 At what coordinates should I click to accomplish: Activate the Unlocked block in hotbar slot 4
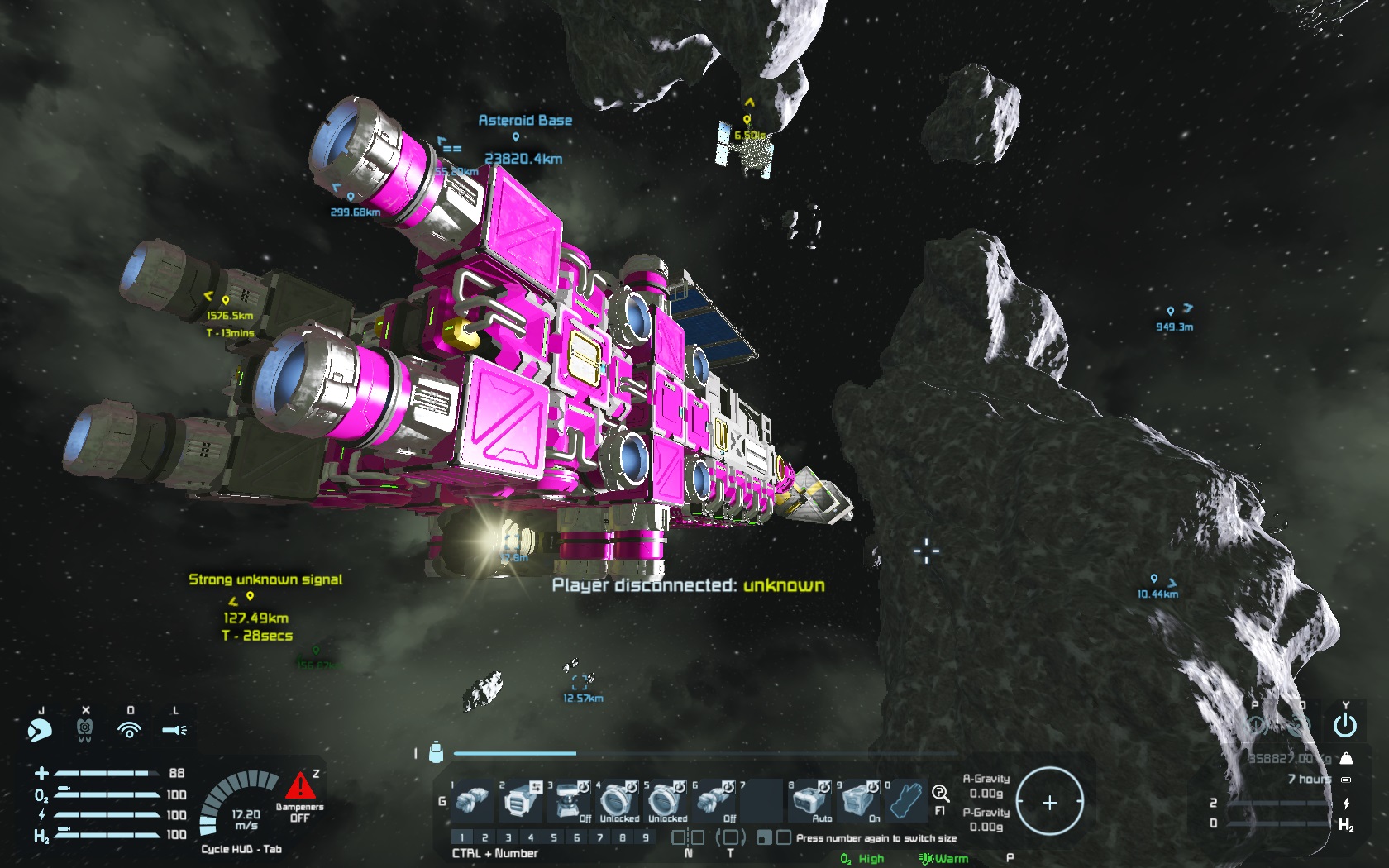point(617,801)
